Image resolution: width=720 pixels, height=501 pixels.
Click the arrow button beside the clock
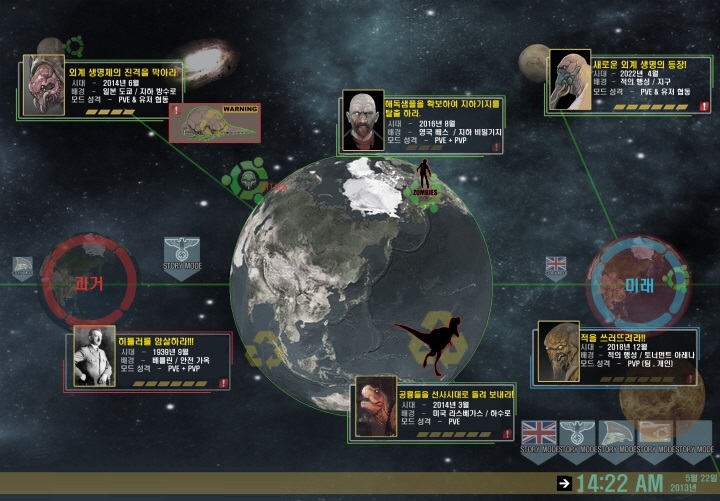tap(565, 484)
